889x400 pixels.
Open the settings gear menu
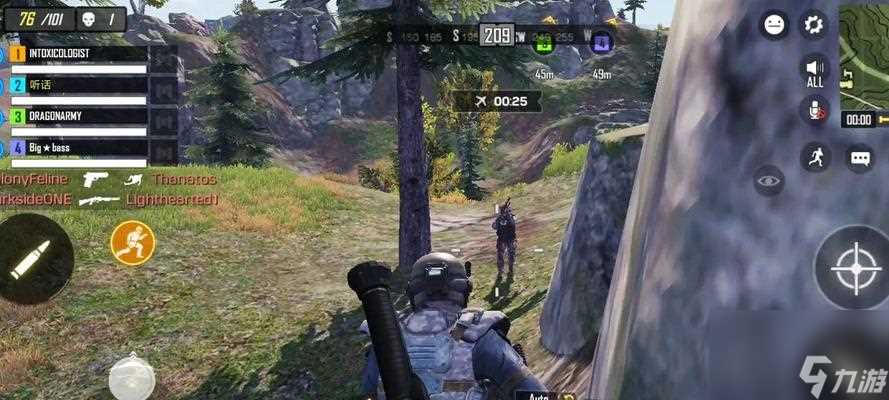pyautogui.click(x=814, y=24)
